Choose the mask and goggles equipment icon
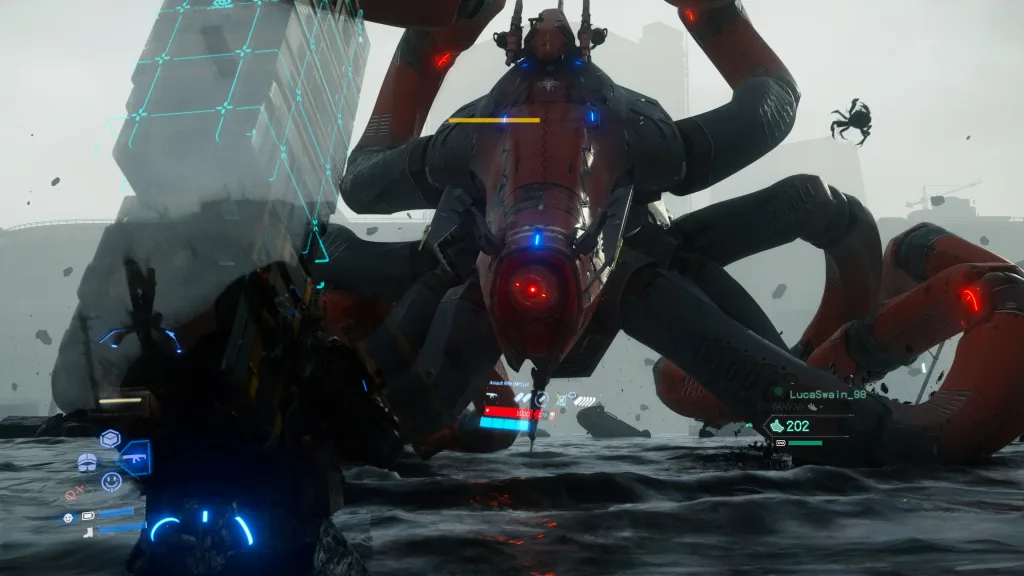 [87, 461]
